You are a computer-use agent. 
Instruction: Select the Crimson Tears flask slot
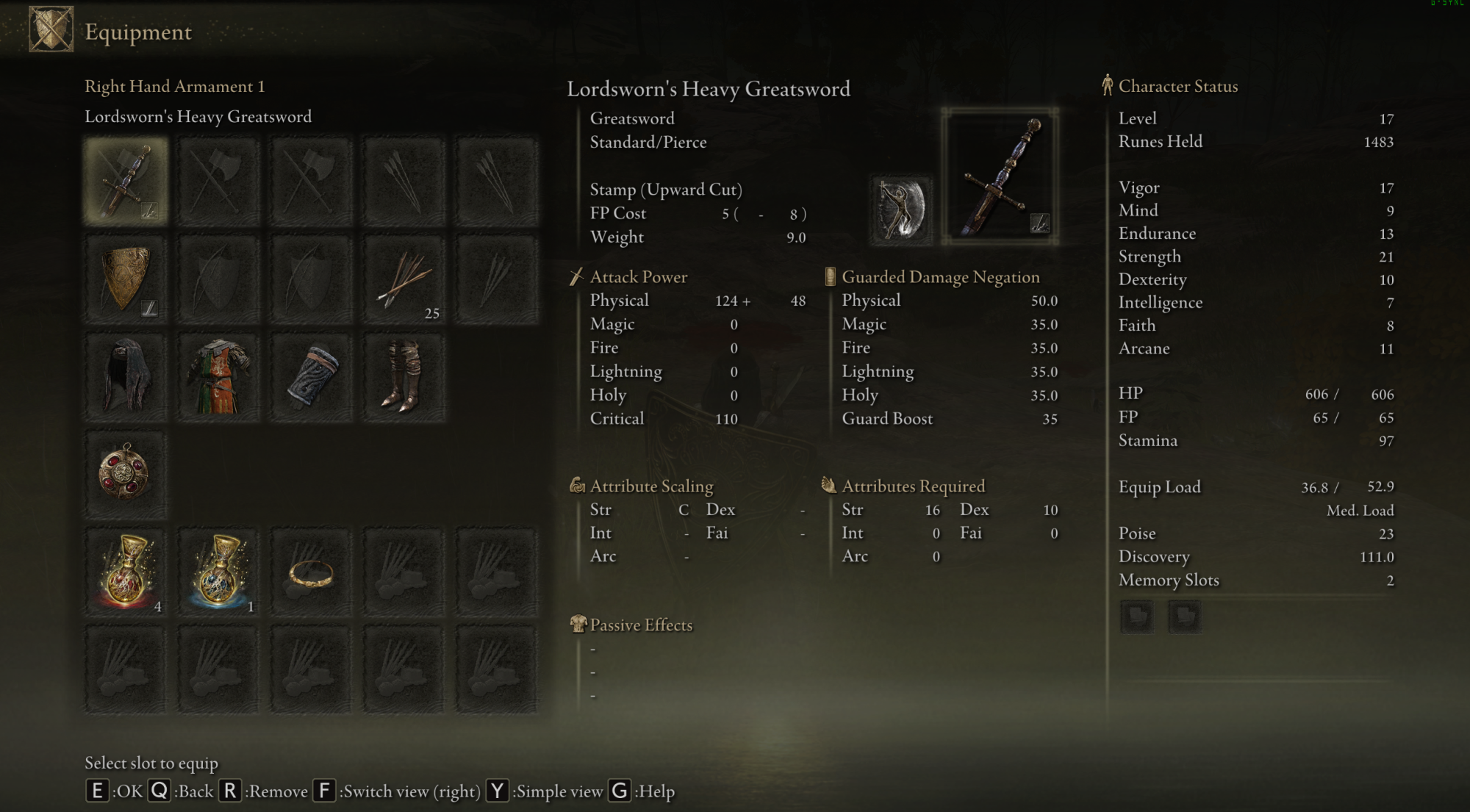coord(126,572)
